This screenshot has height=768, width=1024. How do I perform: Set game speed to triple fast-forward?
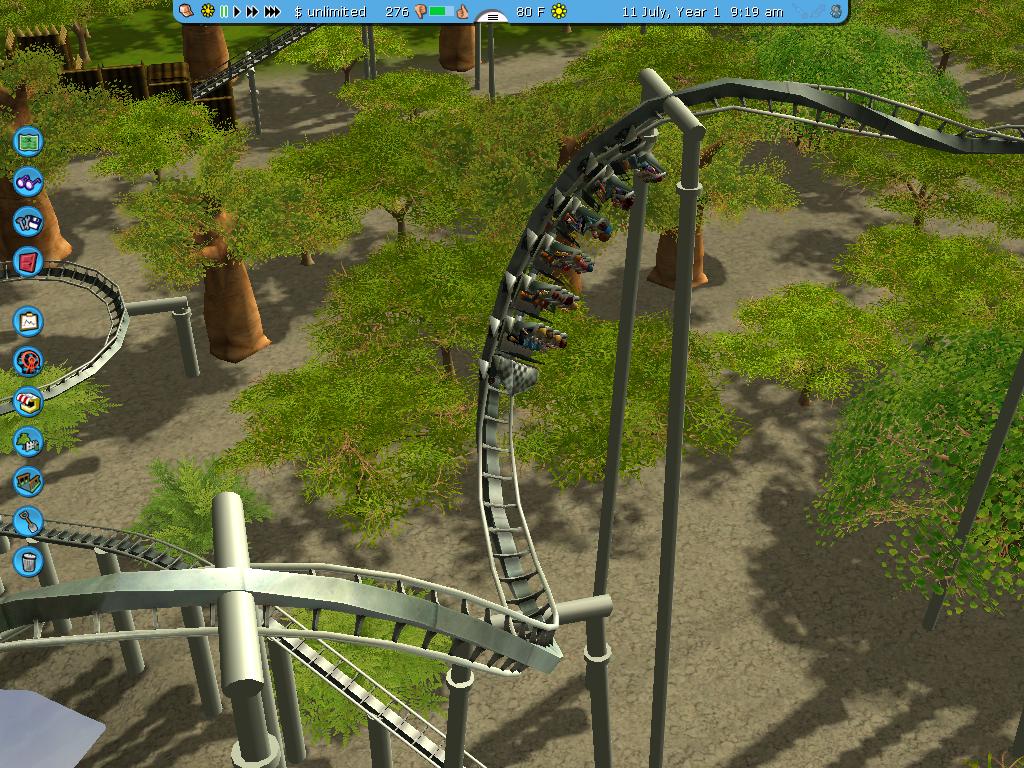[x=271, y=12]
